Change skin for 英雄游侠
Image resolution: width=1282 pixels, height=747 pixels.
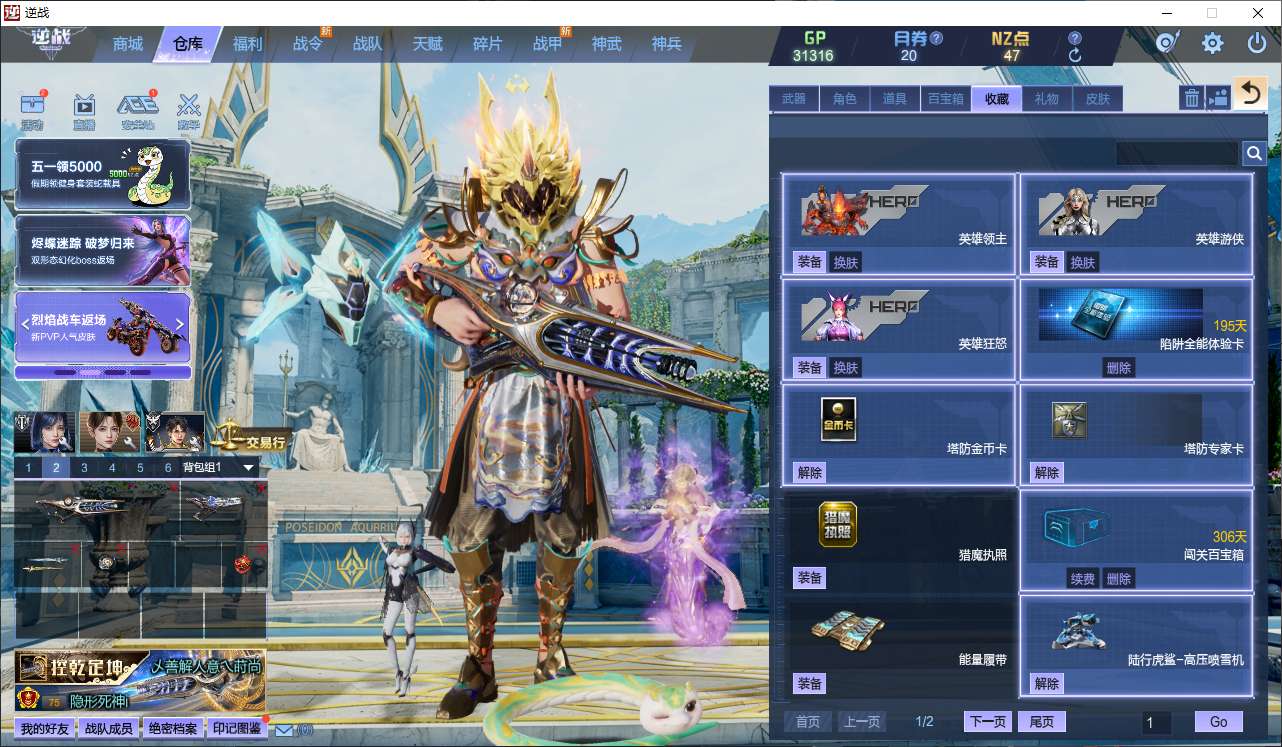coord(1082,262)
